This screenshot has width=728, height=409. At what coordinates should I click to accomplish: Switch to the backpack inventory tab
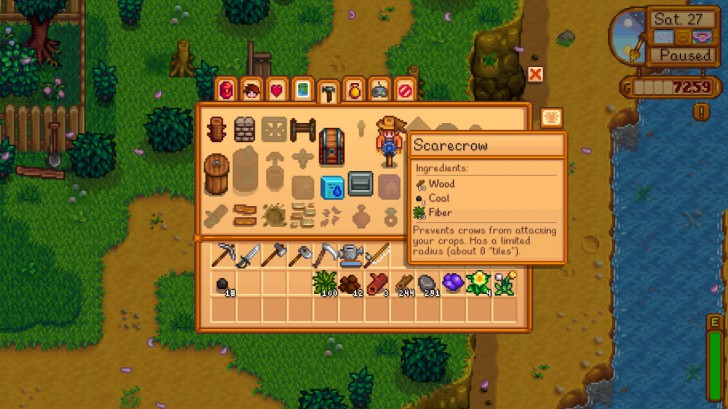click(226, 91)
